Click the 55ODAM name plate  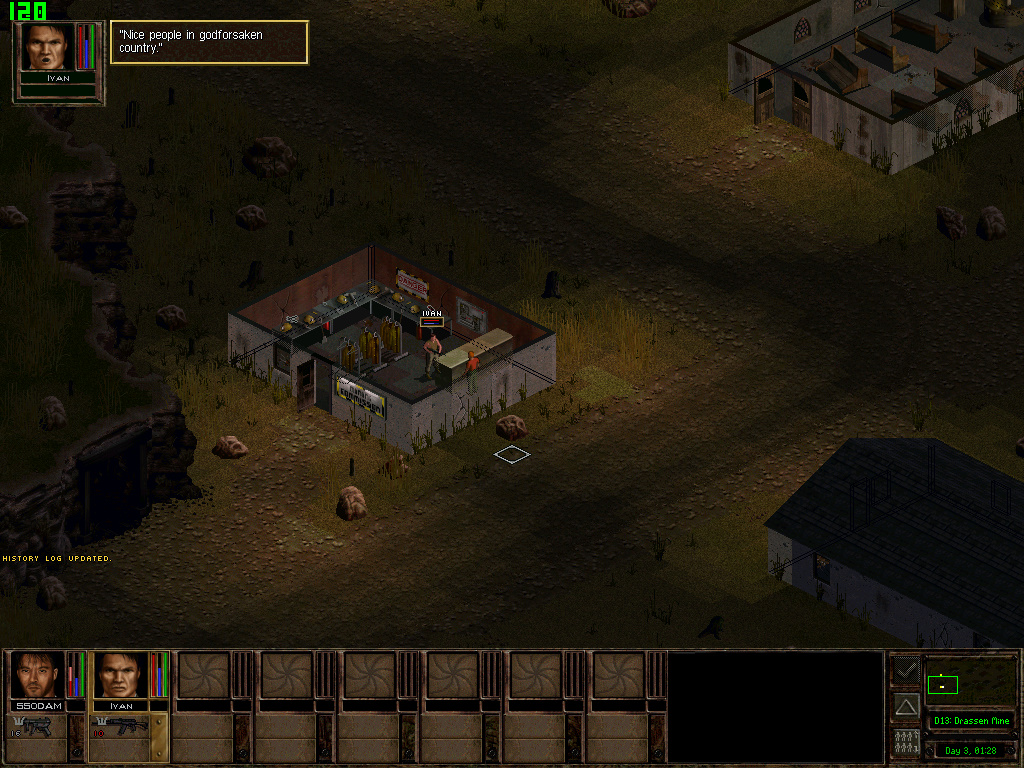tap(37, 706)
